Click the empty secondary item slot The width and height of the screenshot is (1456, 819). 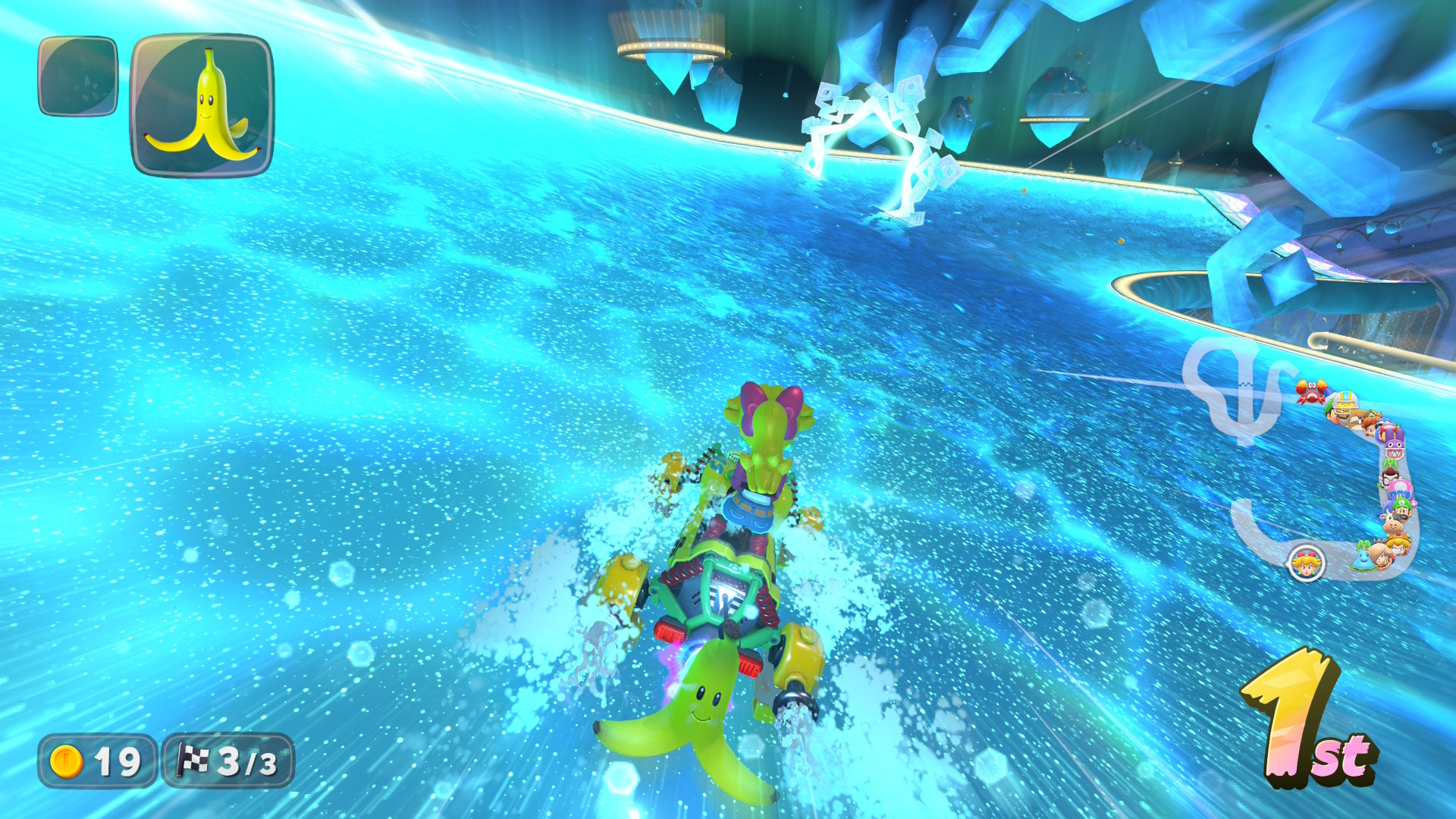(78, 77)
